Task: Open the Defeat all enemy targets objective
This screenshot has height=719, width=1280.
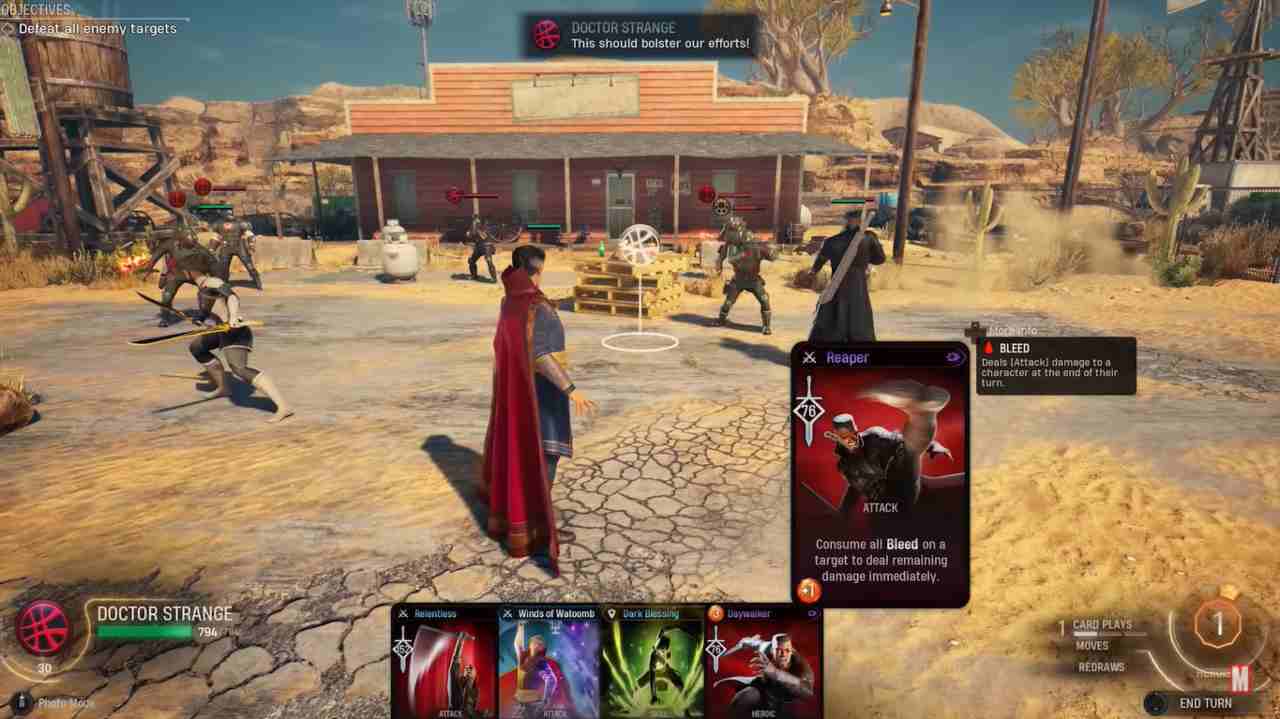Action: pos(97,29)
